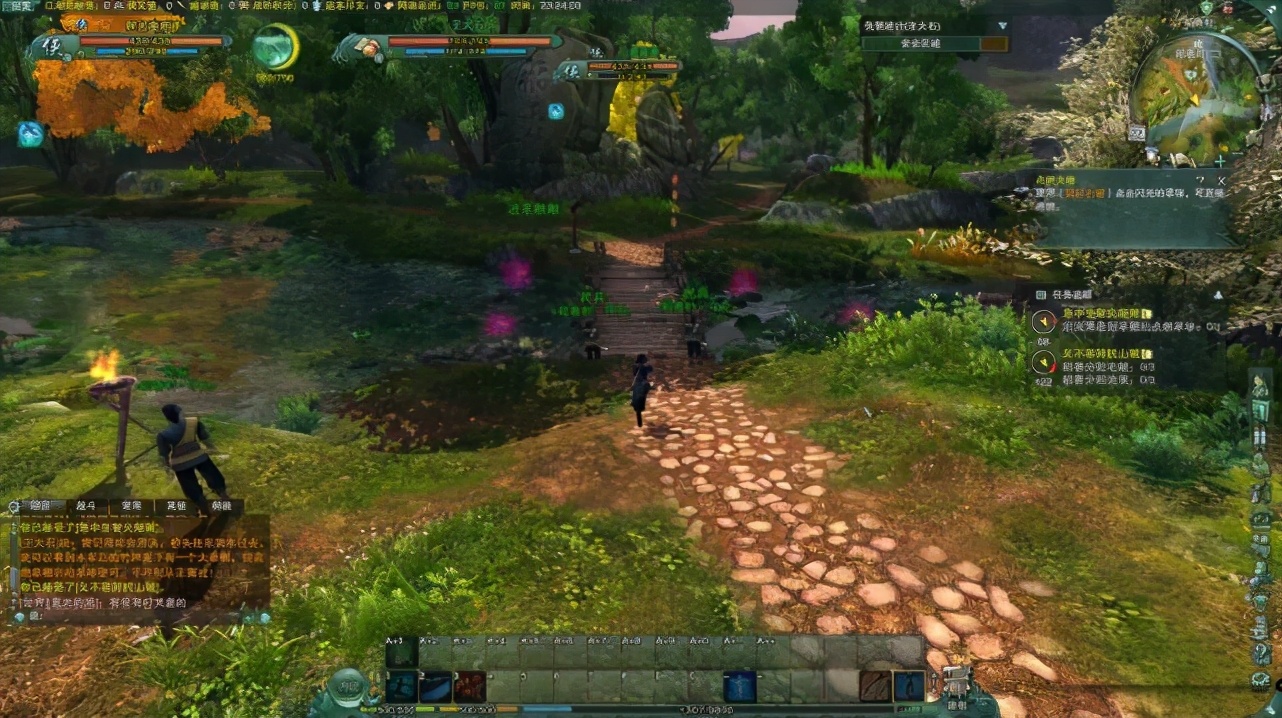
Task: Activate the brown skill icon on the hotbar
Action: pyautogui.click(x=877, y=686)
